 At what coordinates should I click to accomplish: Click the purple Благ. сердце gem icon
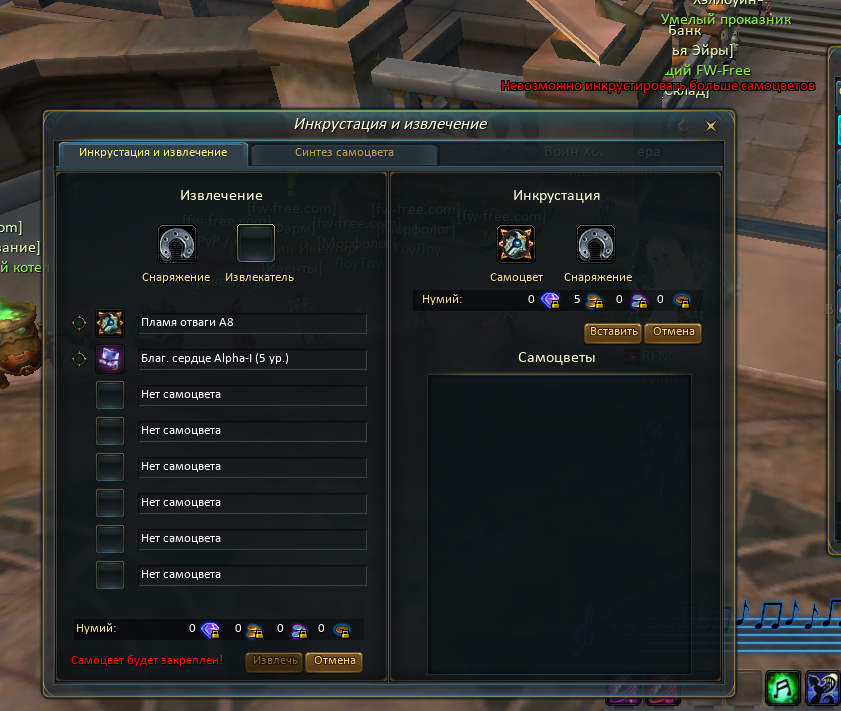click(x=110, y=359)
